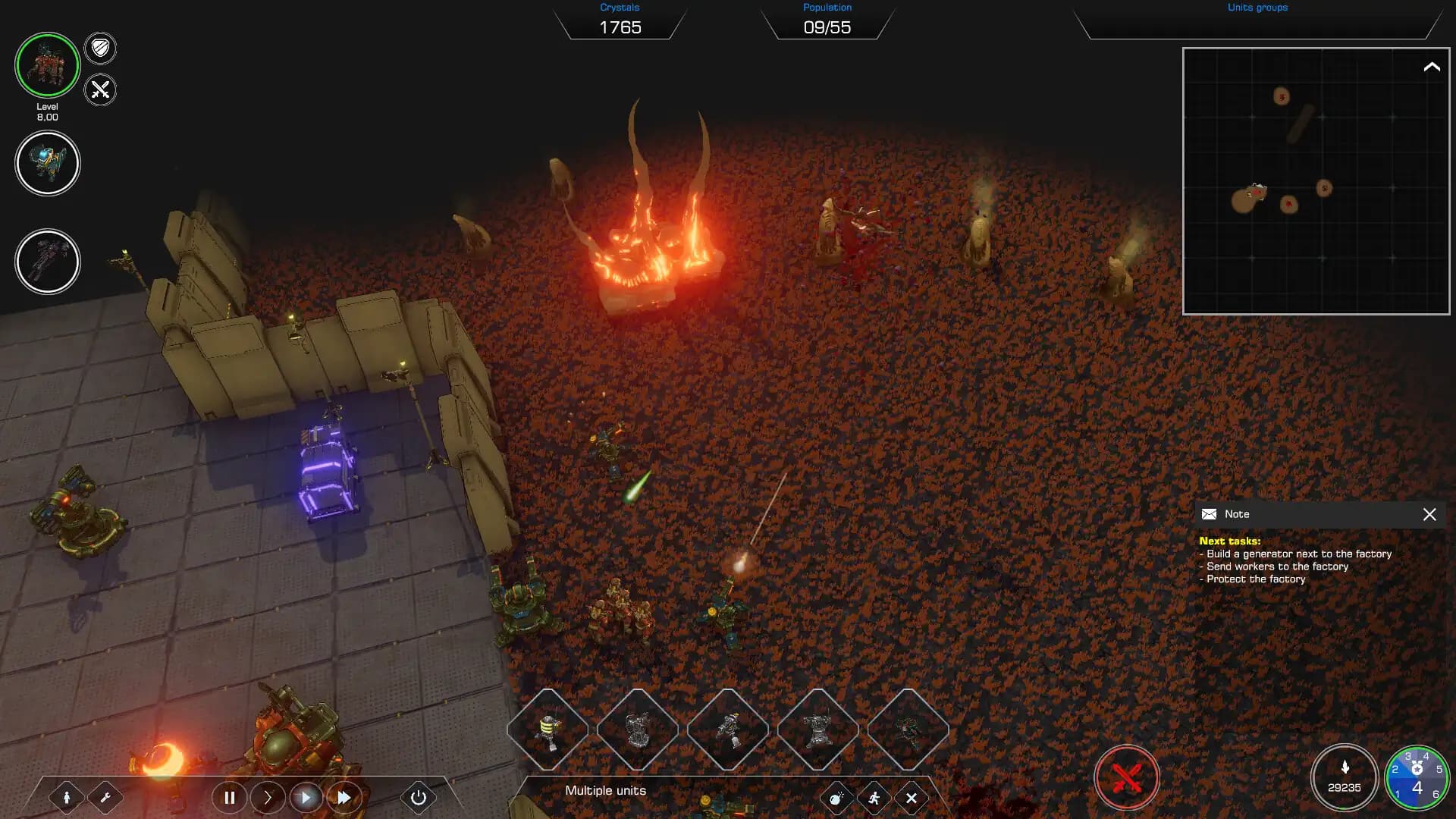This screenshot has height=819, width=1456.
Task: Click the power button on the control bar
Action: pyautogui.click(x=418, y=798)
